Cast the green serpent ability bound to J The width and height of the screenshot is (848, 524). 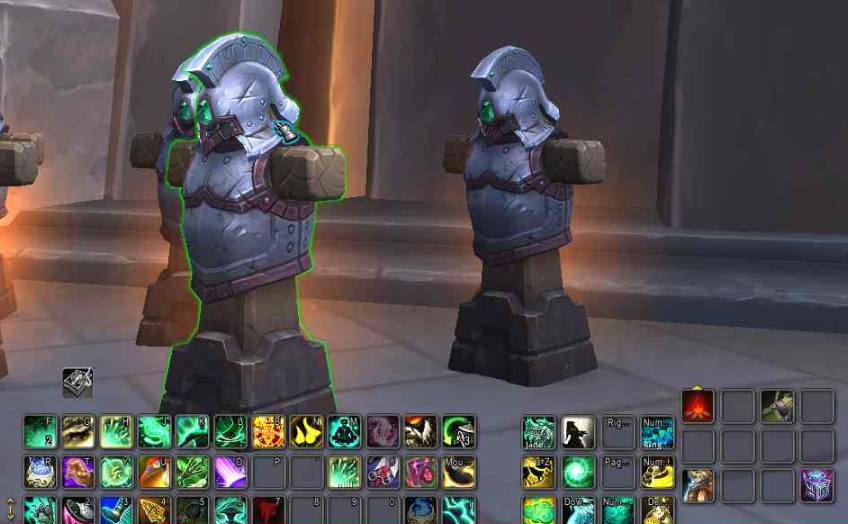pyautogui.click(x=154, y=432)
